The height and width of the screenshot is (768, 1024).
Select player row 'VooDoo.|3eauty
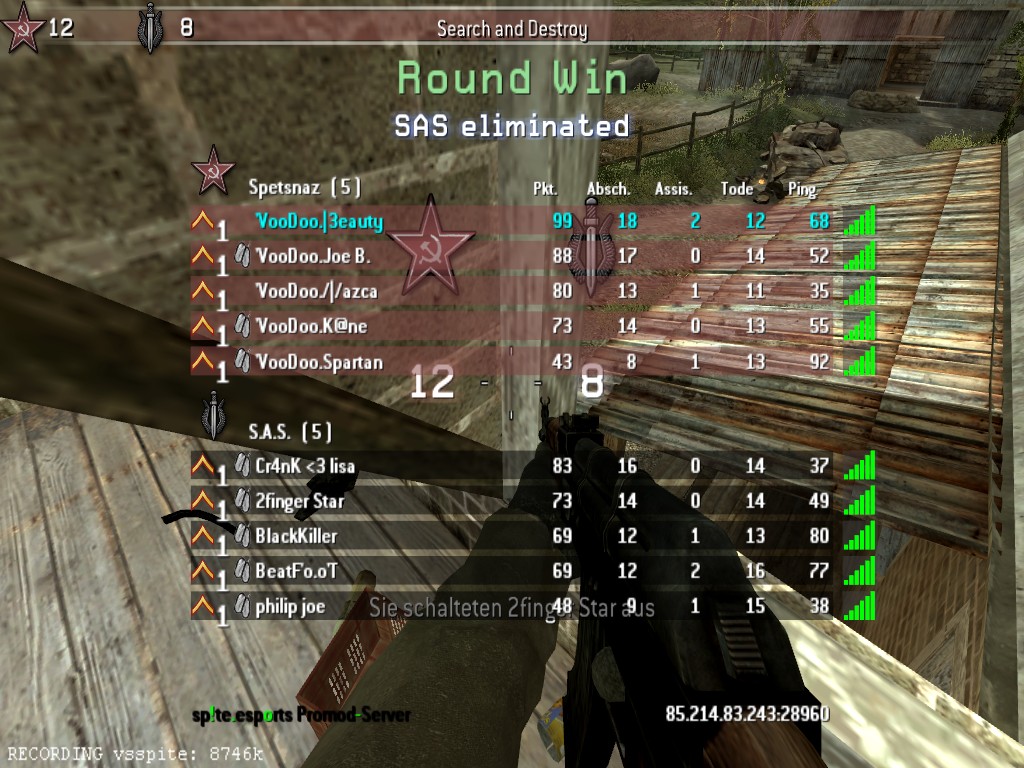click(x=318, y=221)
